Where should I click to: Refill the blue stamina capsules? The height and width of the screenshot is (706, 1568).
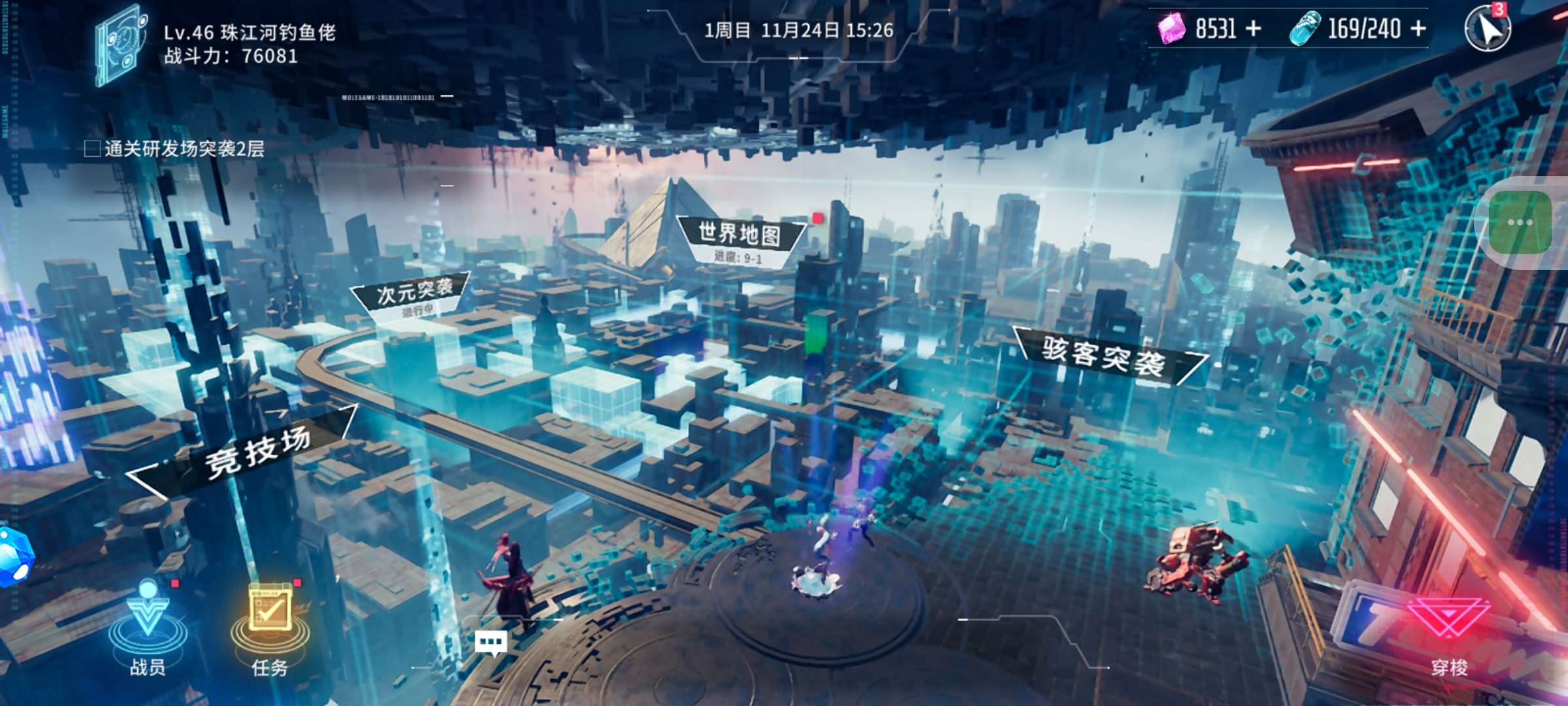click(1418, 29)
